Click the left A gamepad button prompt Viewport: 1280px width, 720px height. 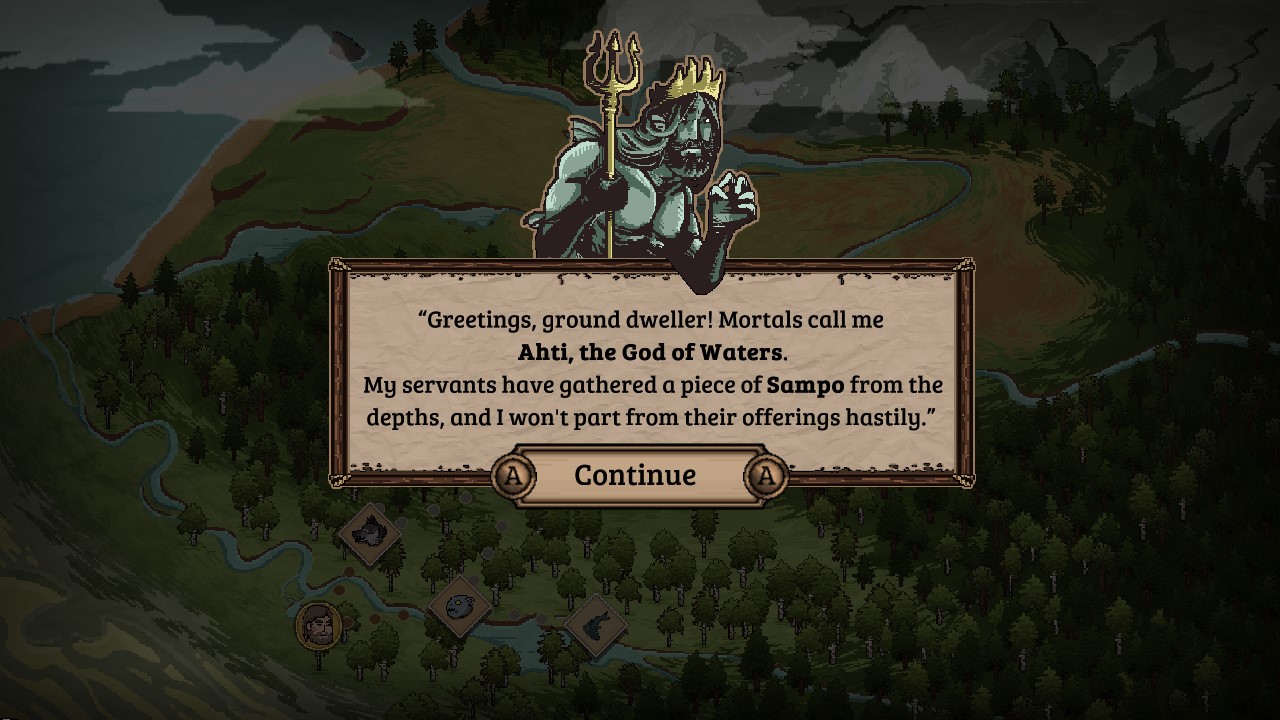pyautogui.click(x=512, y=477)
